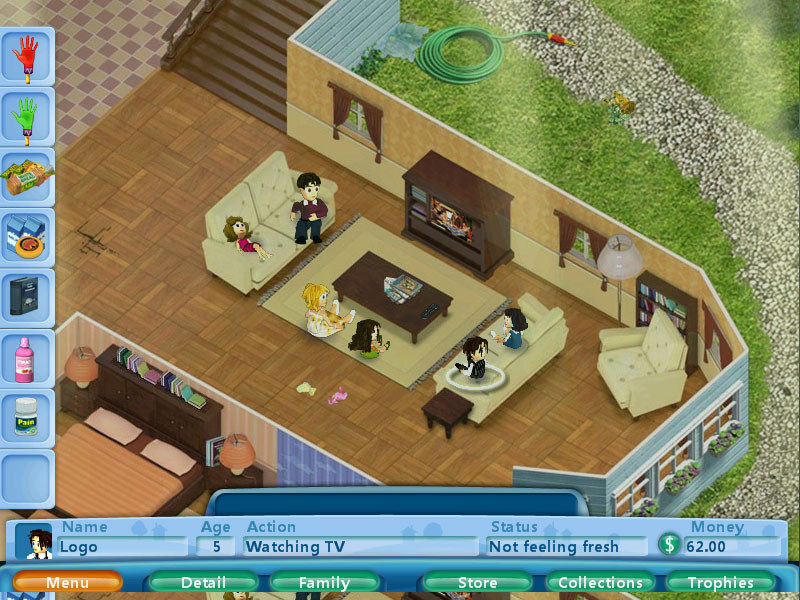View the Trophies screen
800x600 pixels.
coord(720,582)
